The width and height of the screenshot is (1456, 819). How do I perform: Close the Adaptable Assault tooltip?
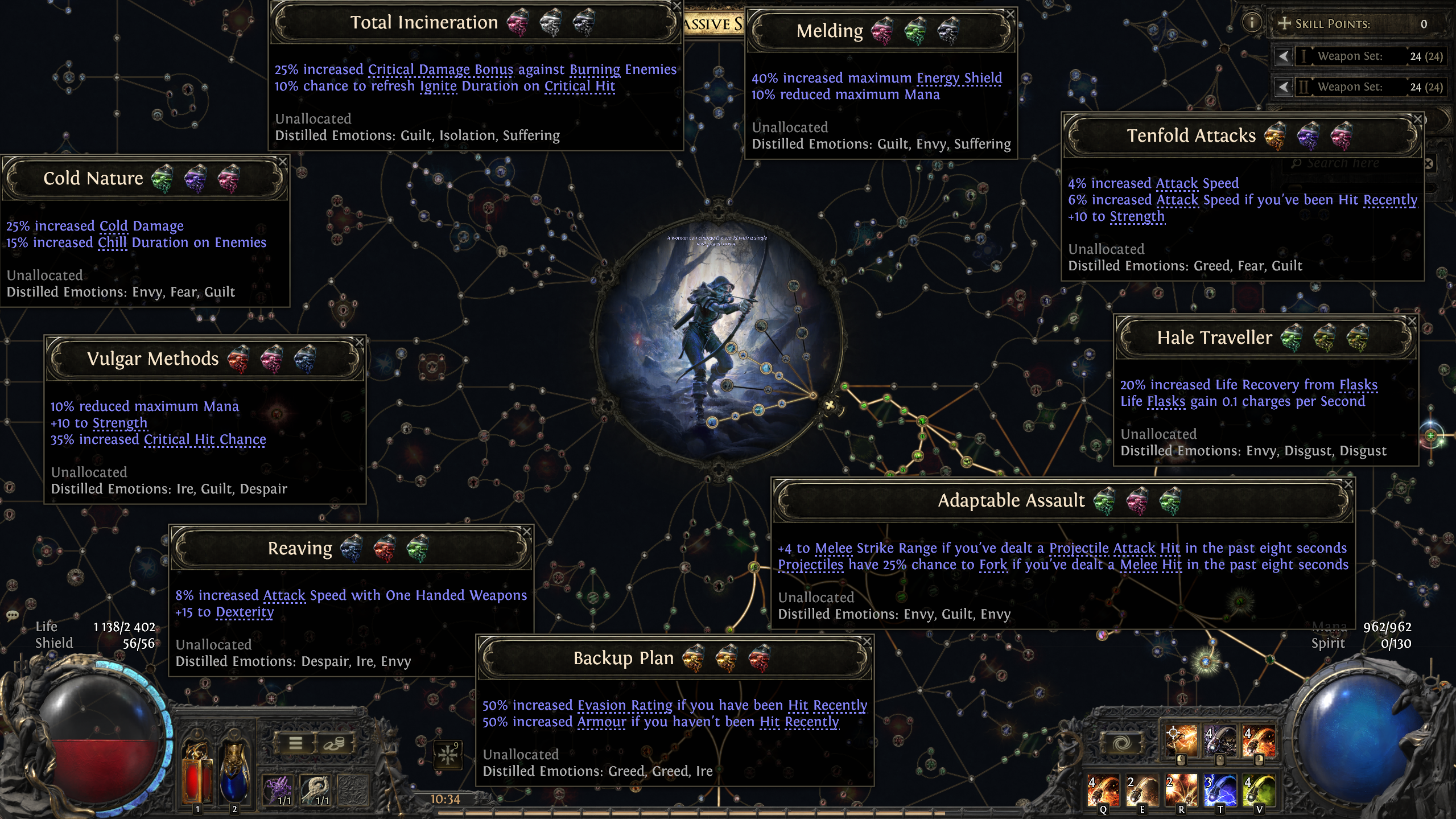click(1348, 484)
